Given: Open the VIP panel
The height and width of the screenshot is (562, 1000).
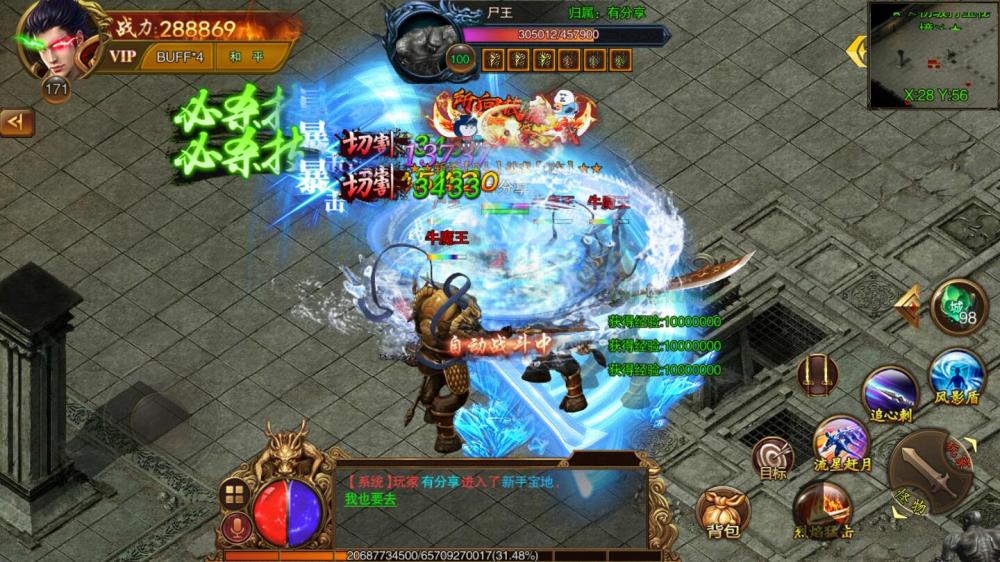Looking at the screenshot, I should [122, 56].
